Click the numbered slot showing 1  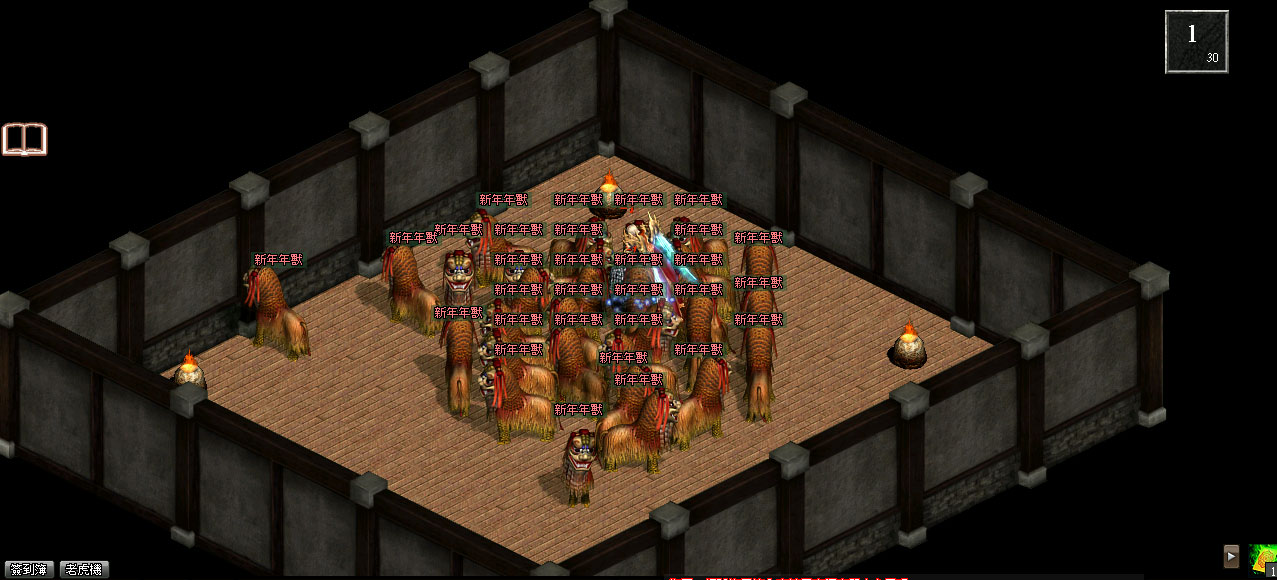pyautogui.click(x=1196, y=42)
